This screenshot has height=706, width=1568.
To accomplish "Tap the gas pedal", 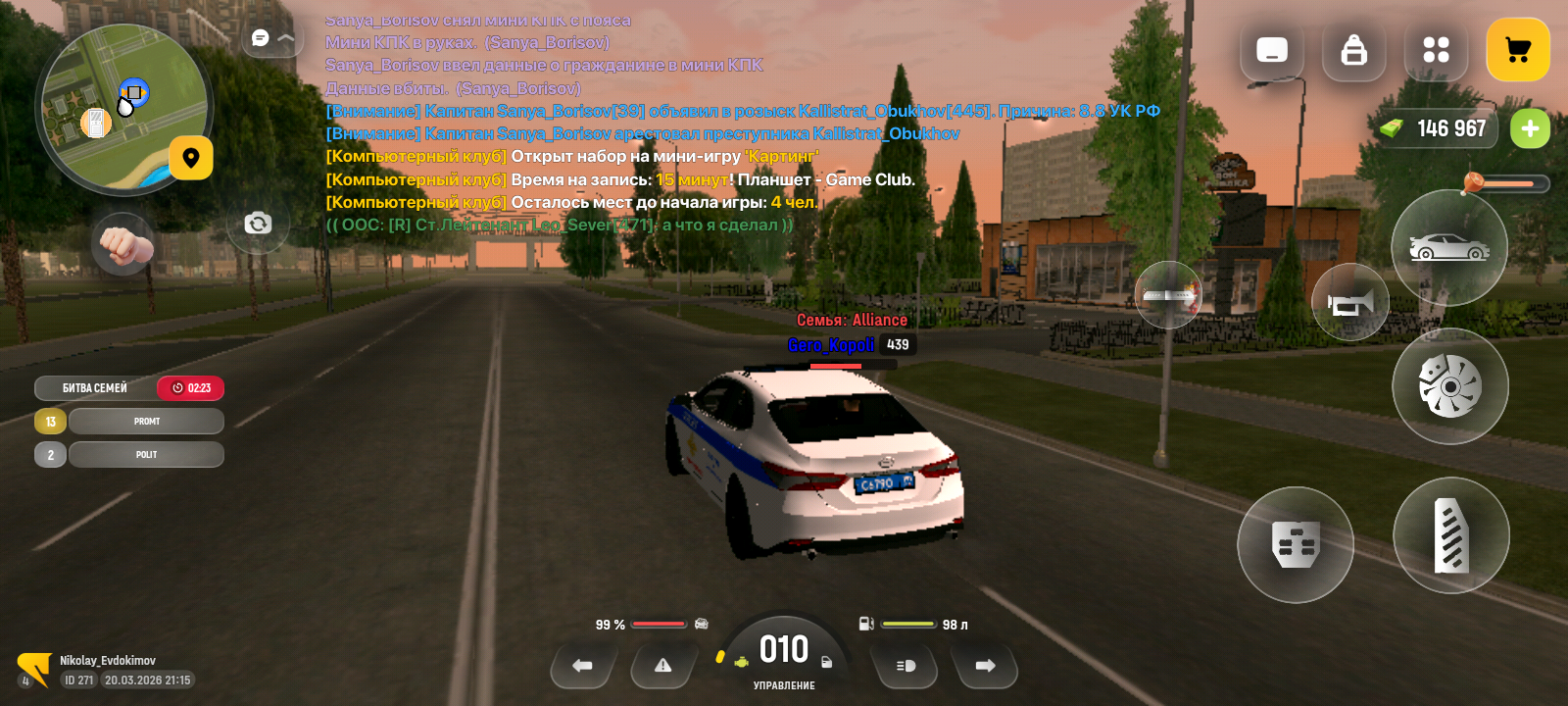I will pos(1450,535).
